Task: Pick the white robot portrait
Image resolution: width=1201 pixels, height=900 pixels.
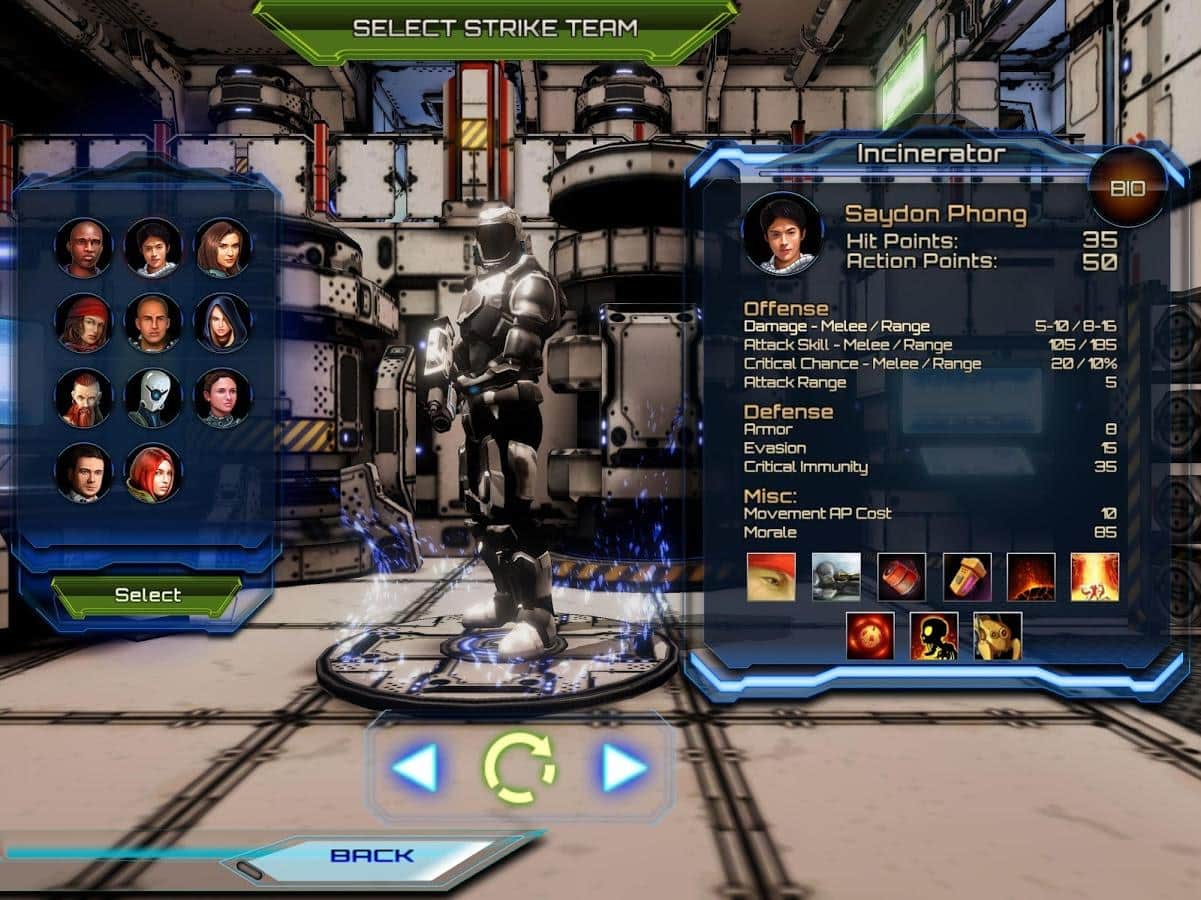Action: [x=153, y=397]
